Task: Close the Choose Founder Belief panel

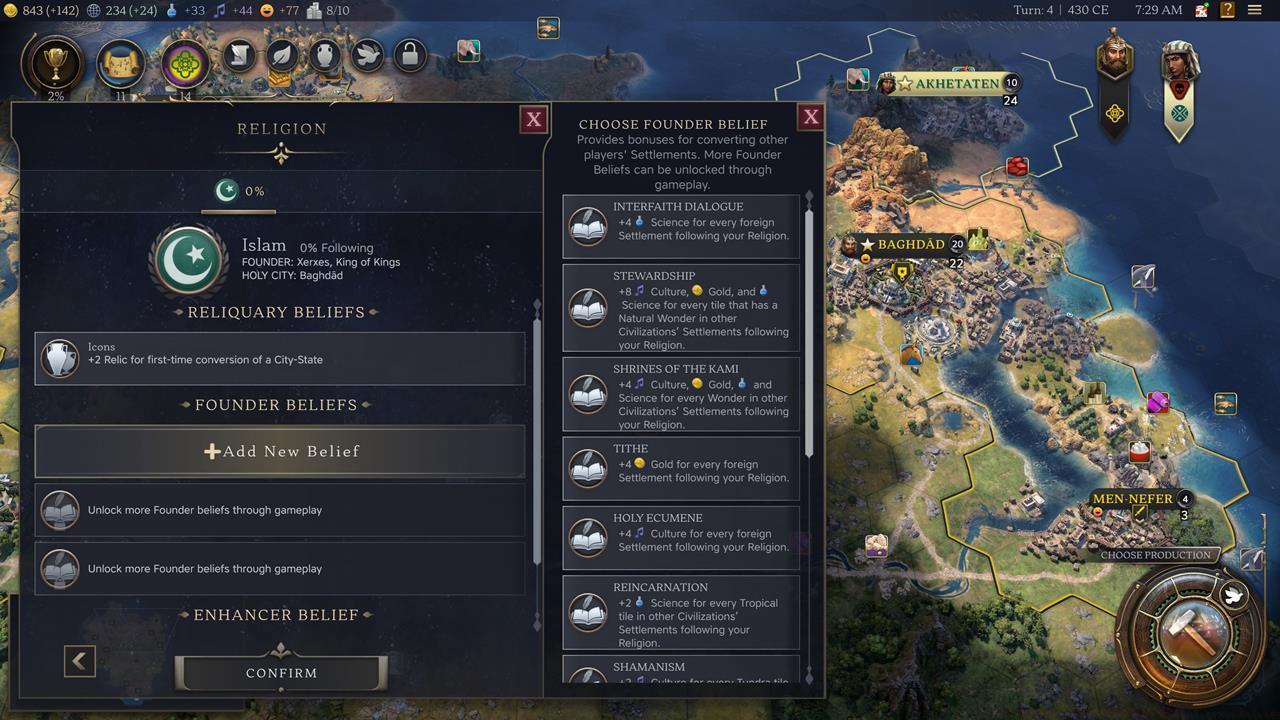Action: click(811, 117)
